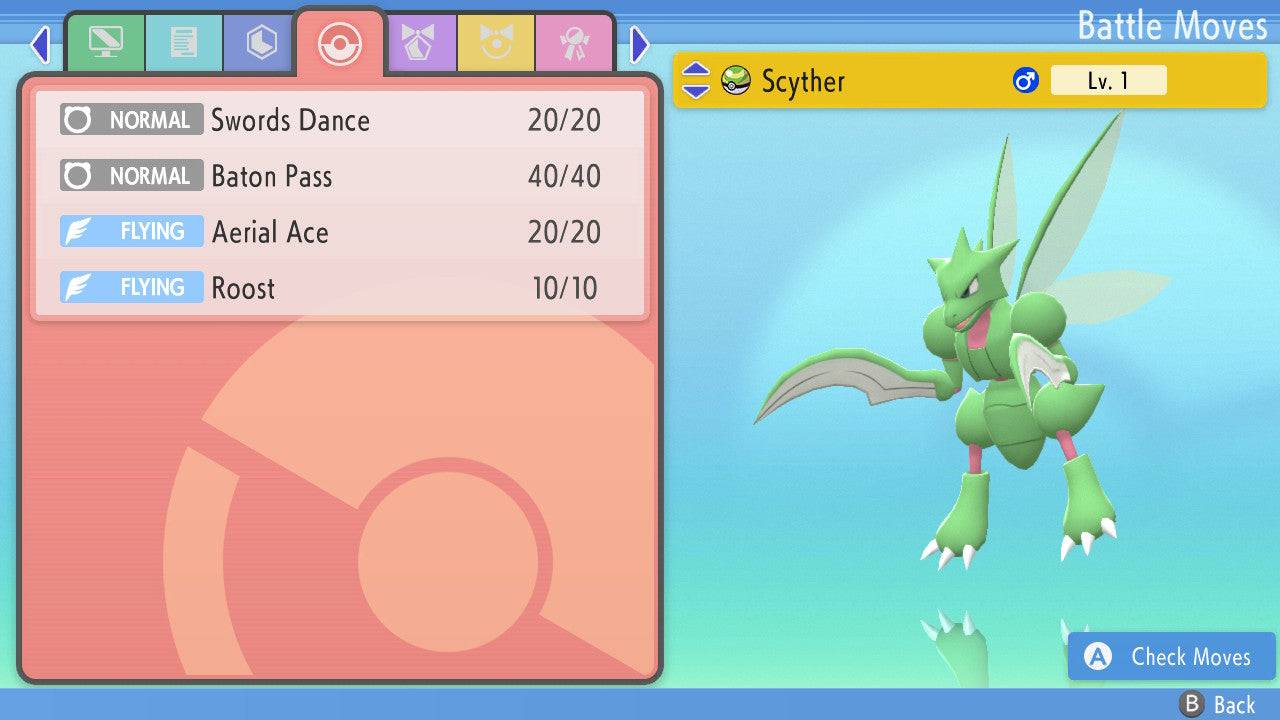Screen dimensions: 1280x720
Task: Toggle the FLYING type badge on Aerial Ace
Action: pyautogui.click(x=131, y=231)
